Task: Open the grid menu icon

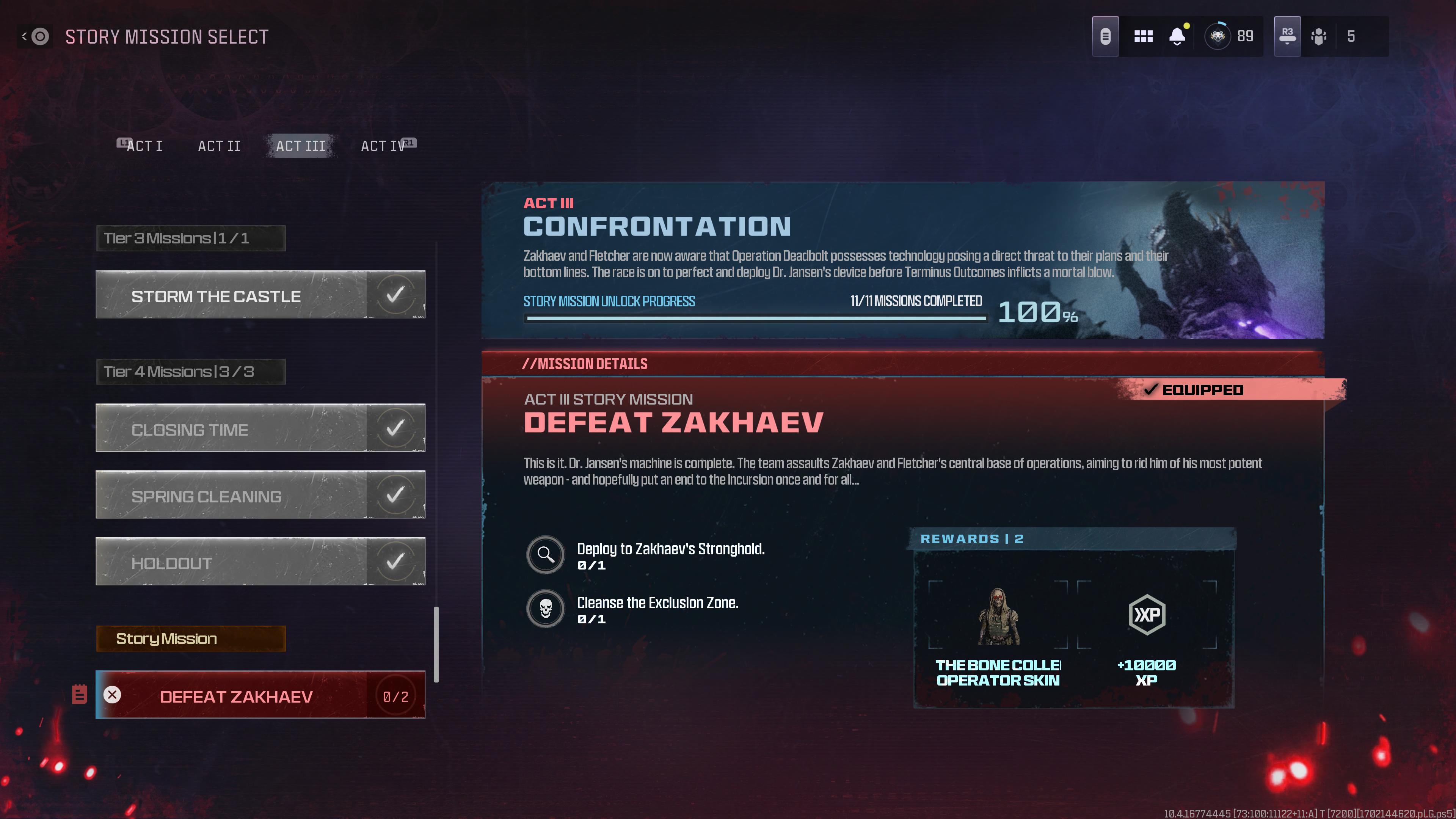Action: [x=1144, y=37]
